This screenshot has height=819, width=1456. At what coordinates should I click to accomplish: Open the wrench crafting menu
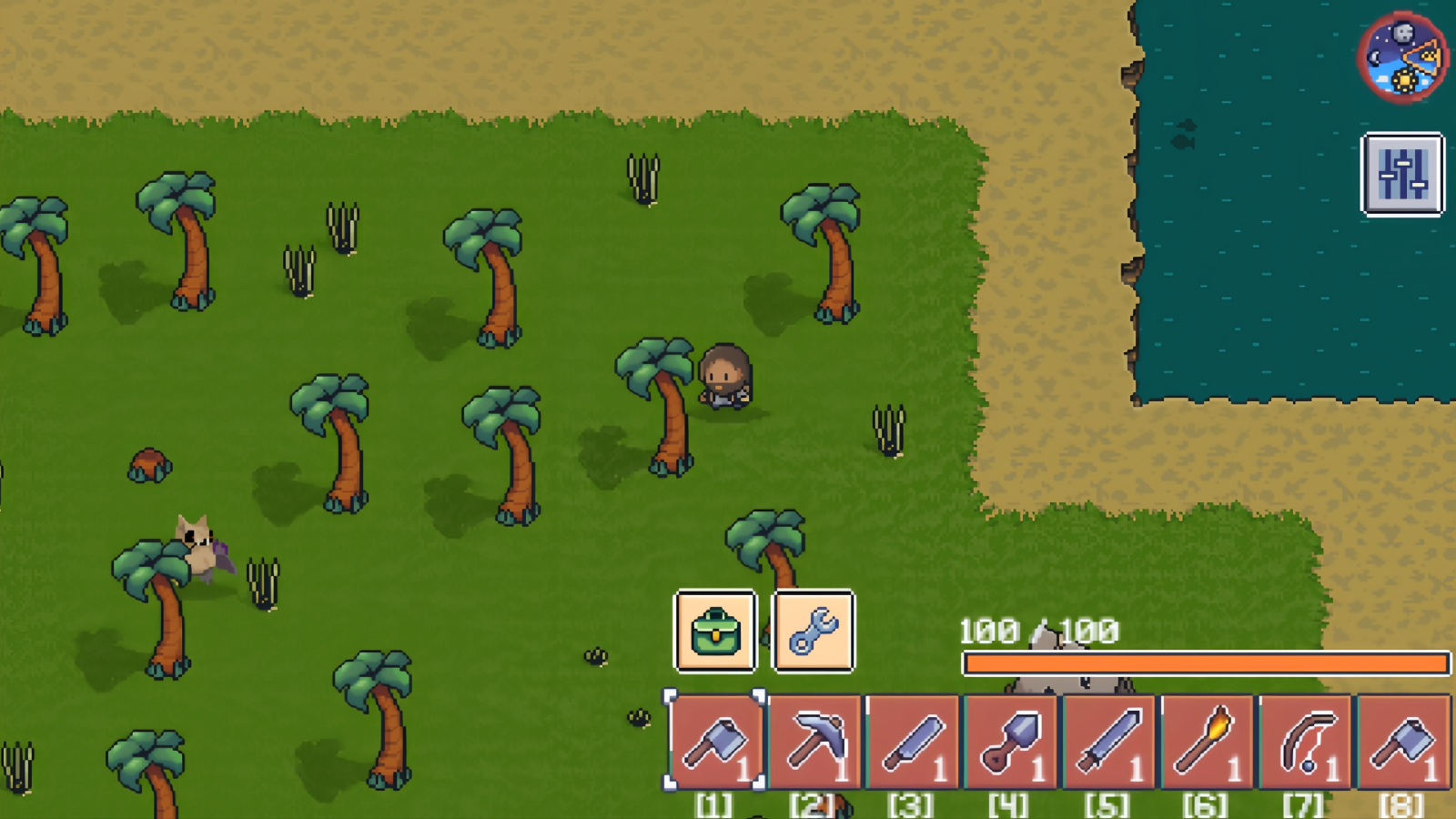tap(814, 632)
